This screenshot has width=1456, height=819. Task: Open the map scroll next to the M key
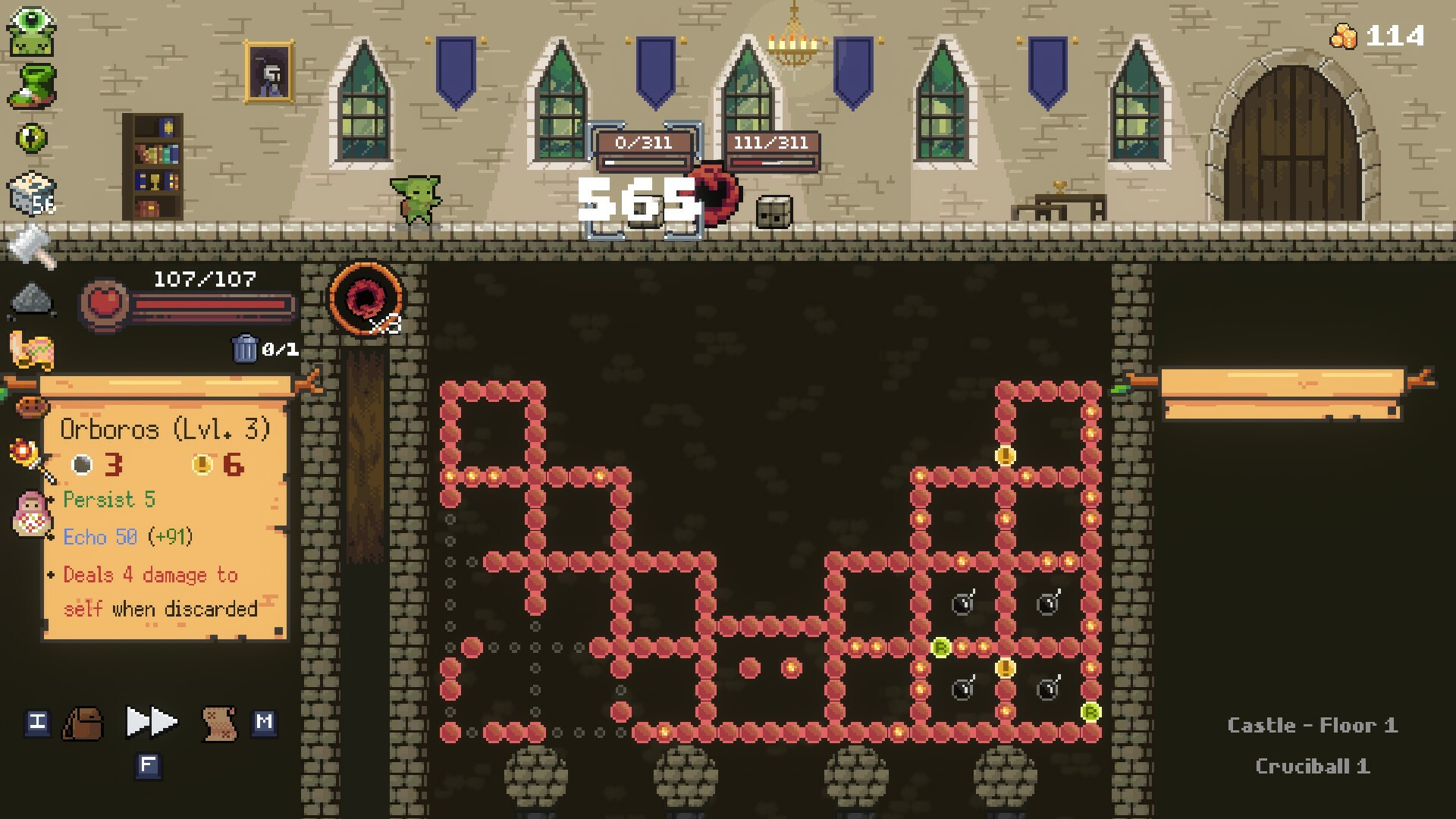218,723
